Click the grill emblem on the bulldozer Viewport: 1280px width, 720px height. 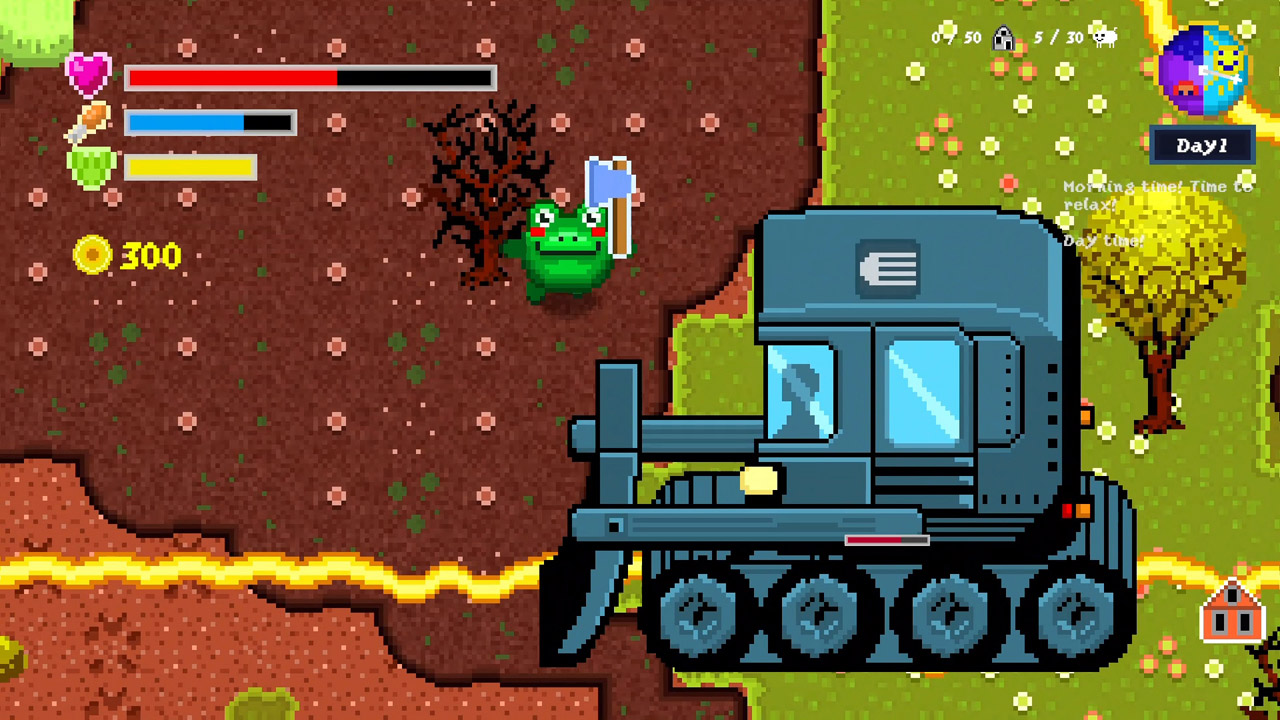[889, 267]
